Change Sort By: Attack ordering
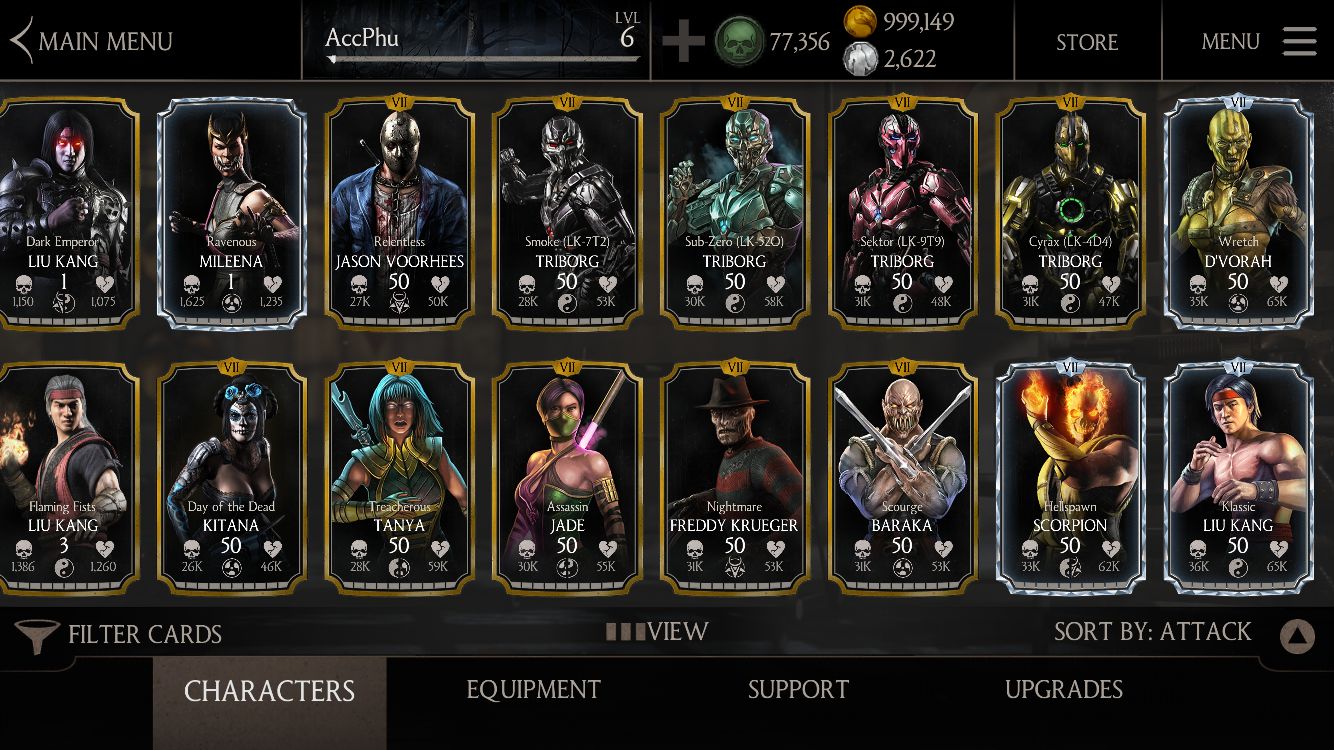Viewport: 1334px width, 750px height. point(1152,632)
